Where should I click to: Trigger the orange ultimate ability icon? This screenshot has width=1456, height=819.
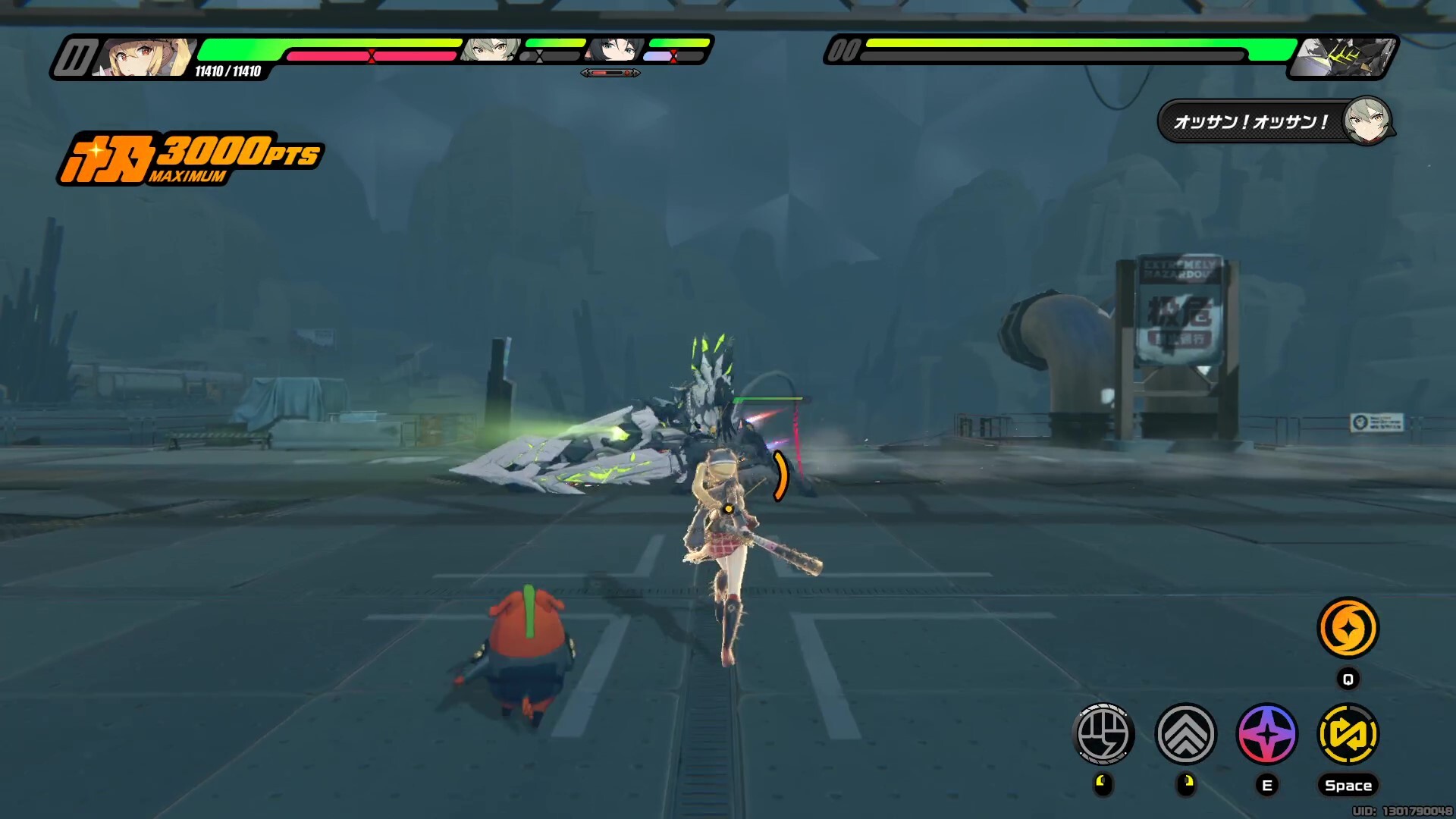tap(1348, 628)
